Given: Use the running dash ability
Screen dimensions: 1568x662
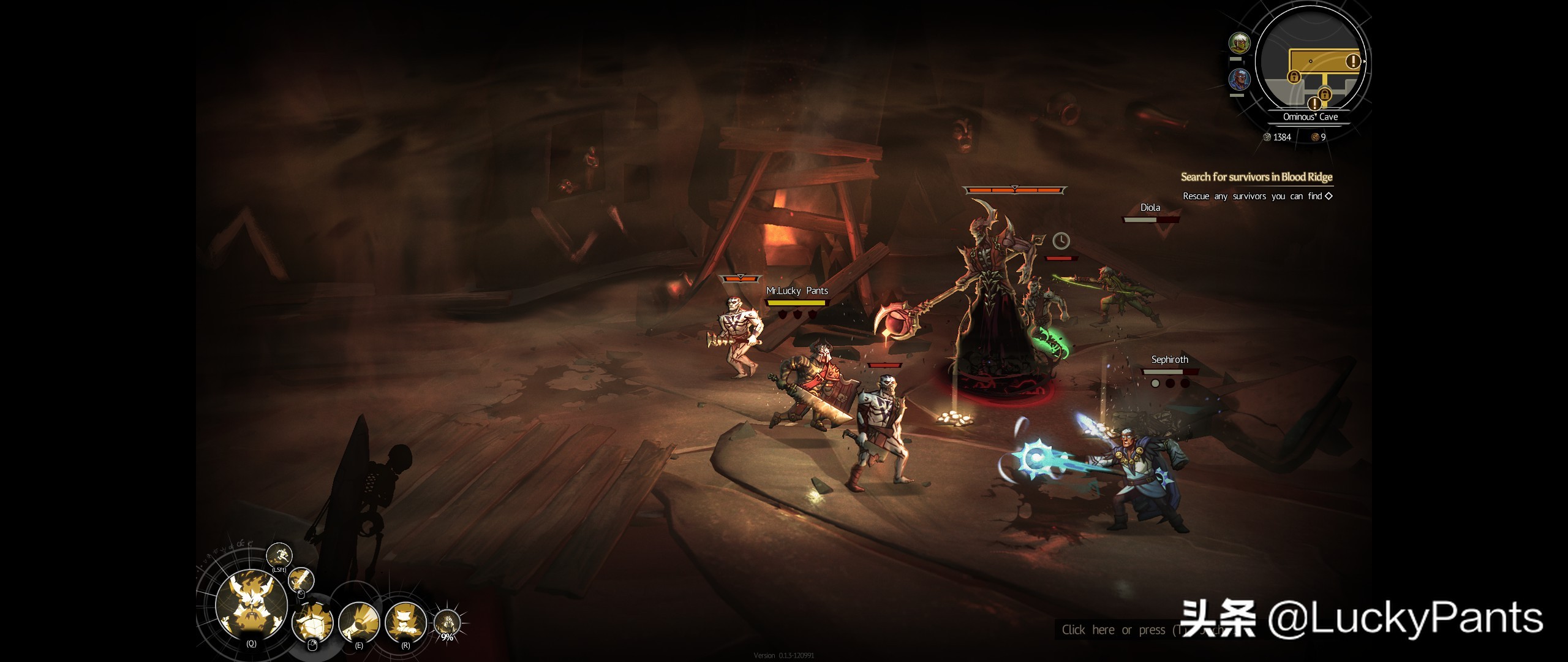Looking at the screenshot, I should coord(279,555).
